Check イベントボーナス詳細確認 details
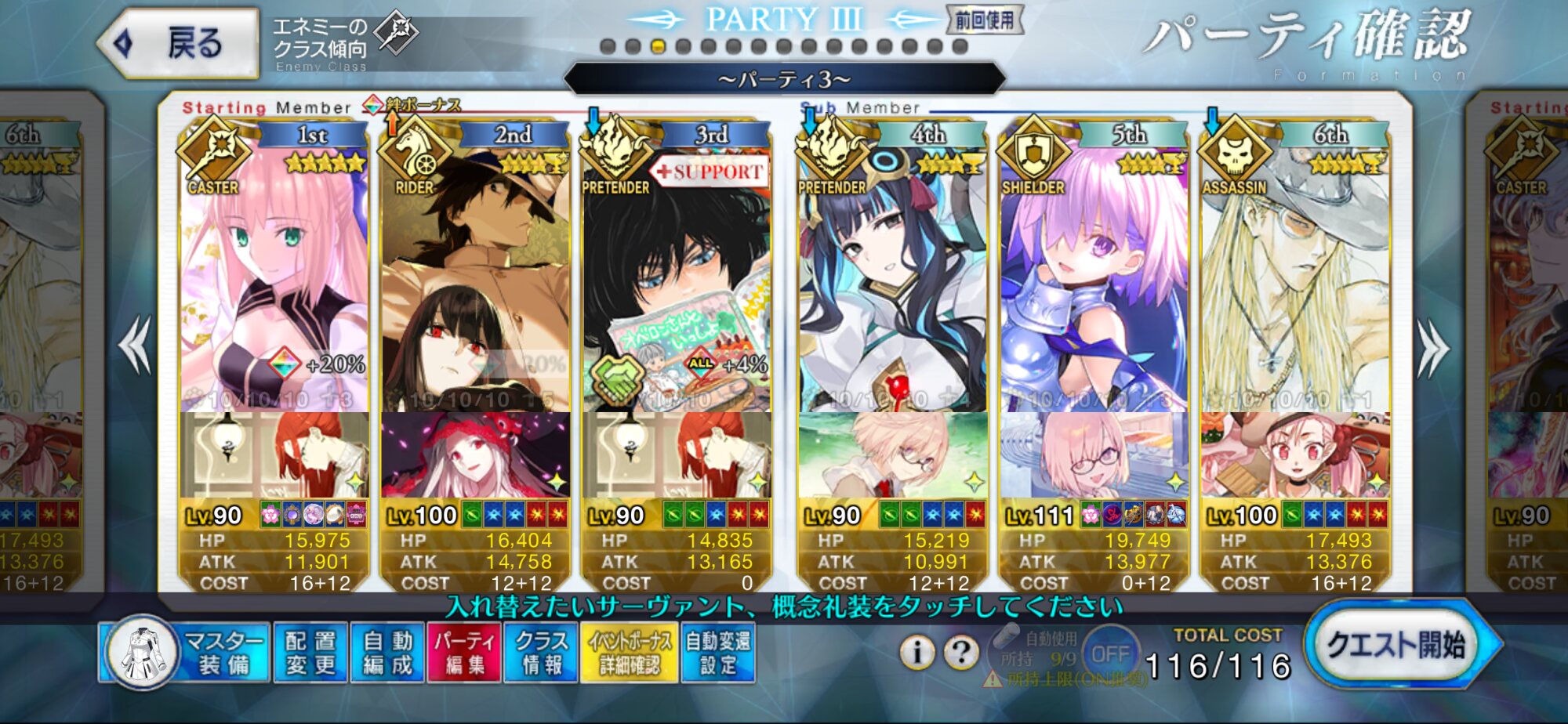 click(x=630, y=653)
